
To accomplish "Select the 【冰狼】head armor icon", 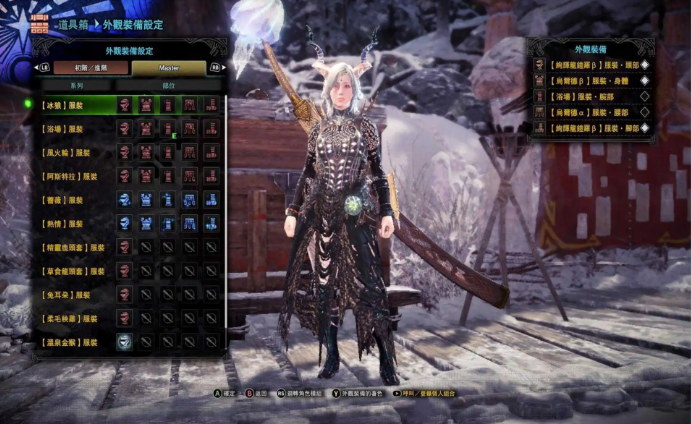I will [125, 105].
